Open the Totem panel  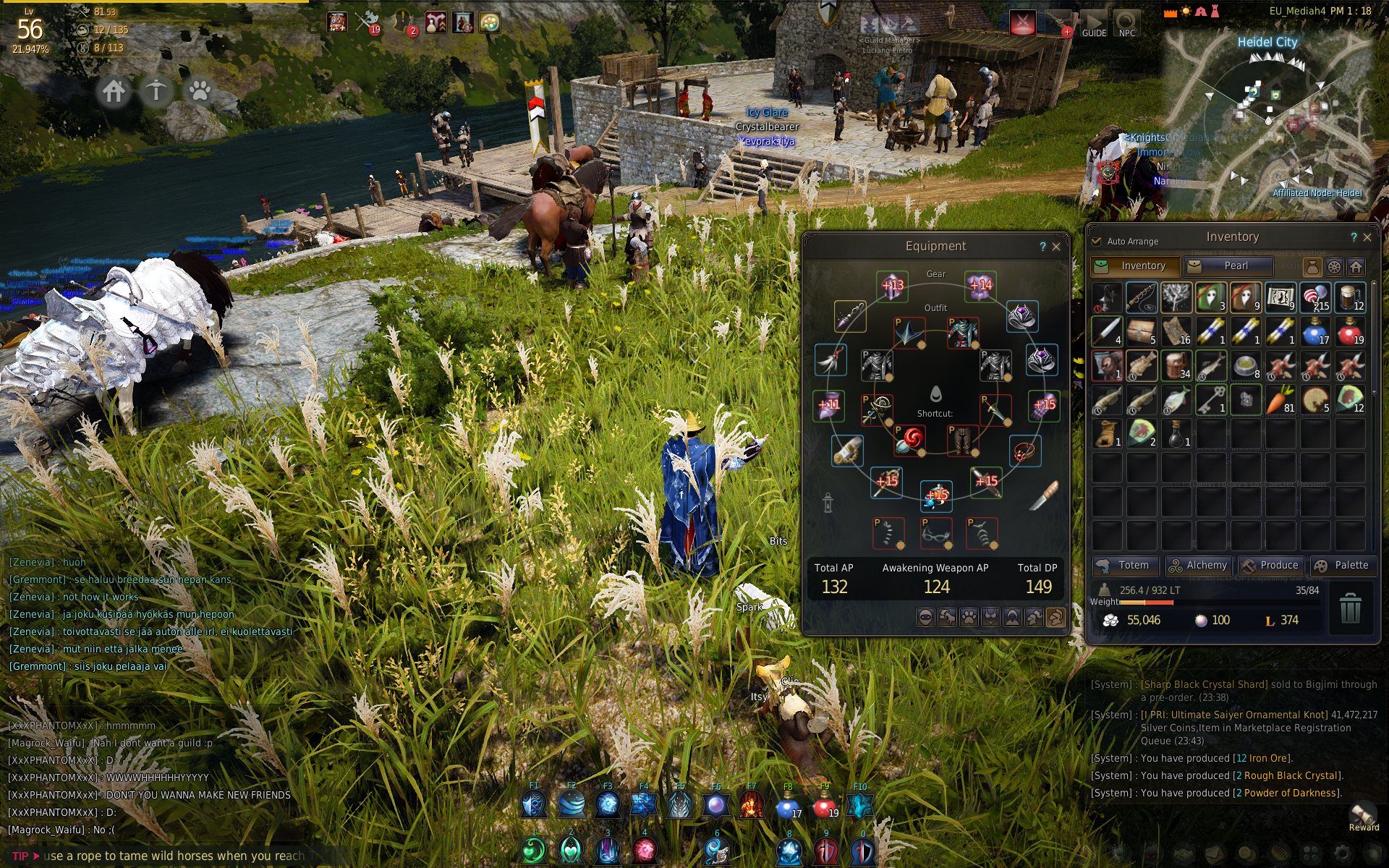click(1125, 566)
